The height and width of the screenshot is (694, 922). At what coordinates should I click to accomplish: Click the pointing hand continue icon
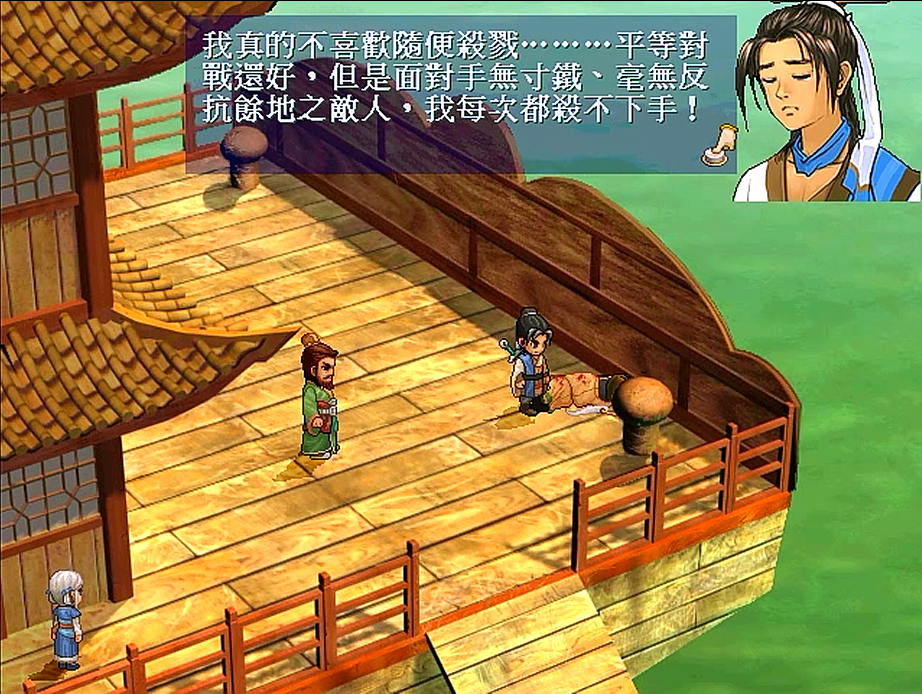[x=714, y=144]
